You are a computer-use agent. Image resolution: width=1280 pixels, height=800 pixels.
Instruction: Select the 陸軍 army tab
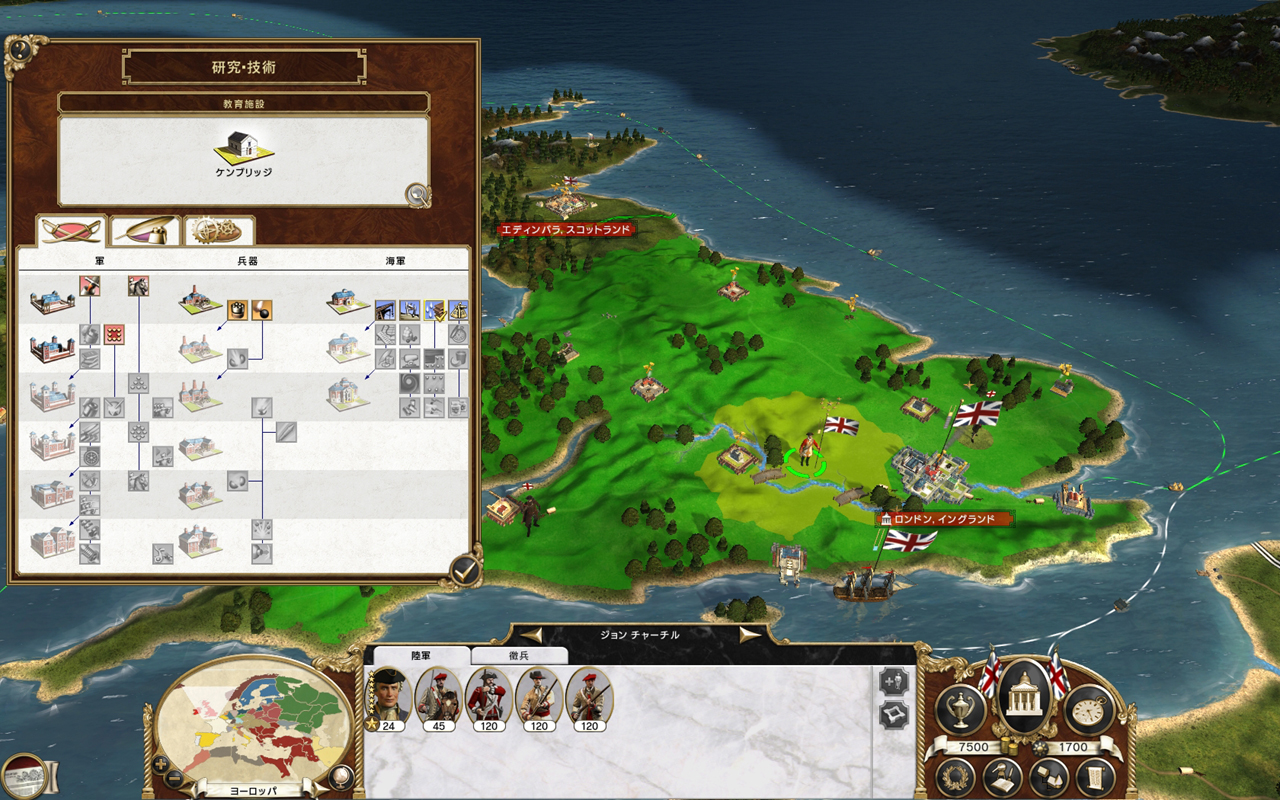pos(420,656)
